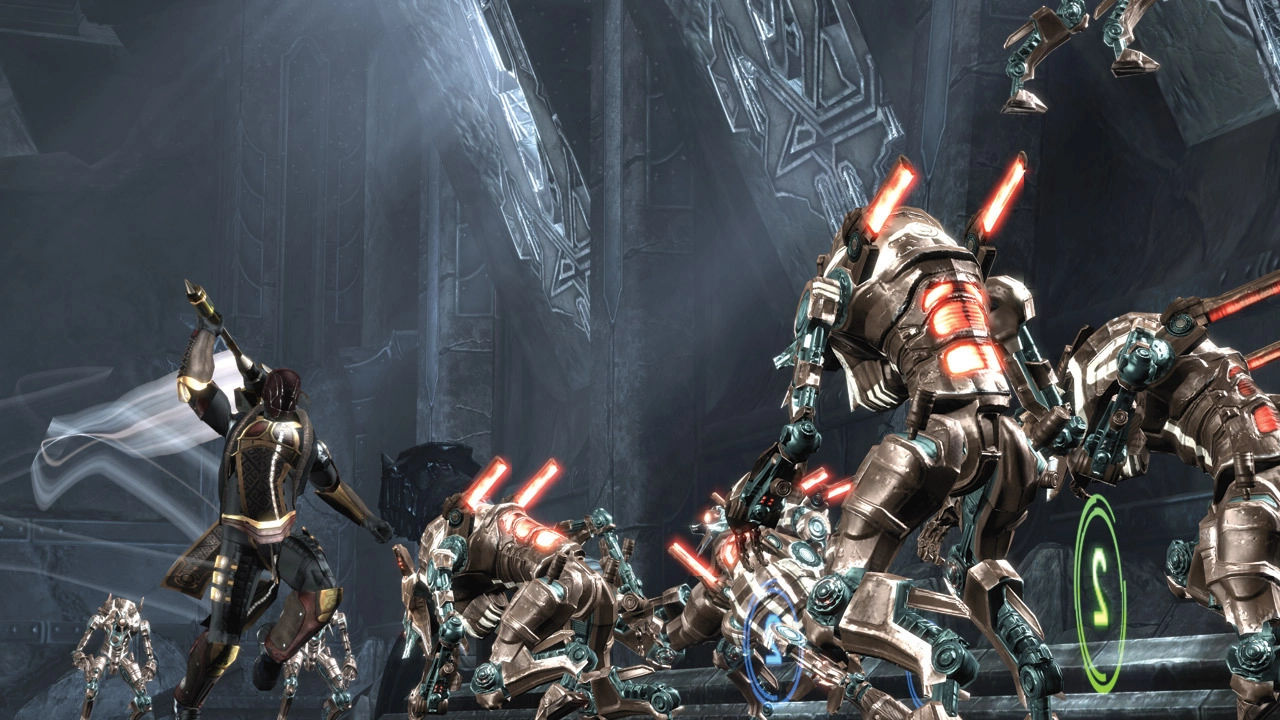The width and height of the screenshot is (1280, 720).
Task: Select the green ring target marker
Action: point(1099,593)
